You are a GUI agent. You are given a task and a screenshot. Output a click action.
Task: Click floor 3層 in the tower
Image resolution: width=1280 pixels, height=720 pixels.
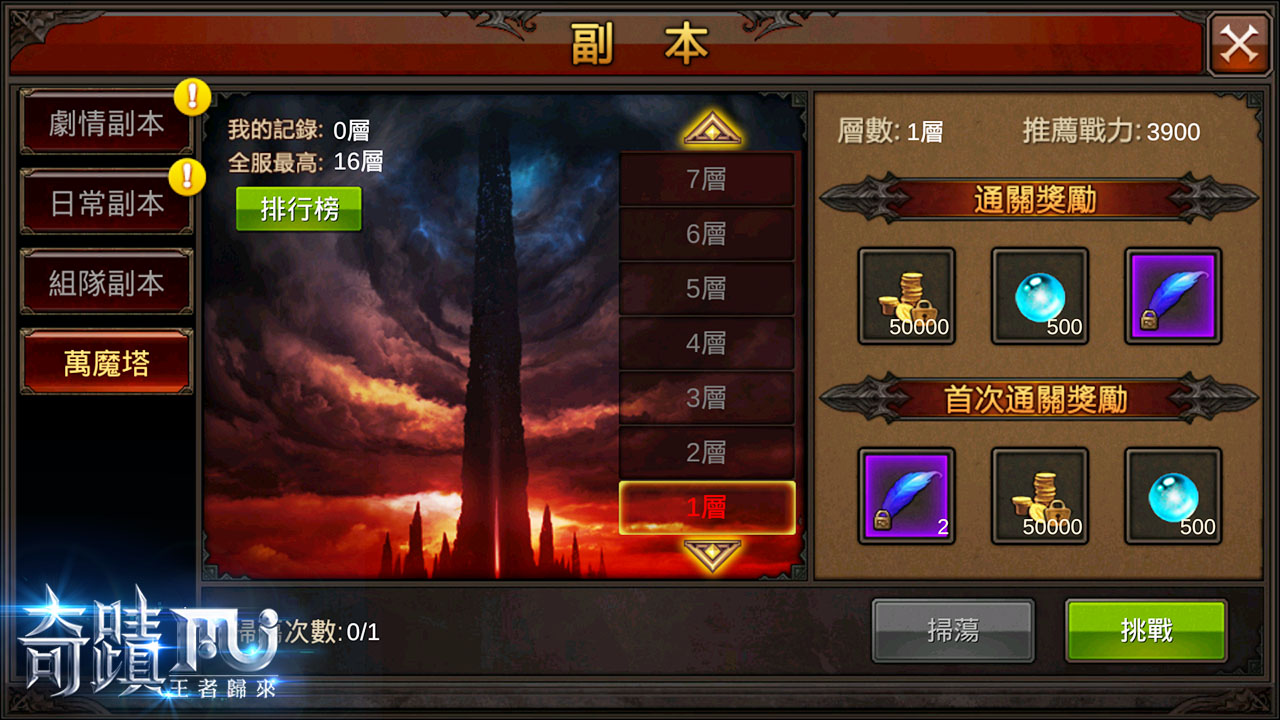(707, 399)
